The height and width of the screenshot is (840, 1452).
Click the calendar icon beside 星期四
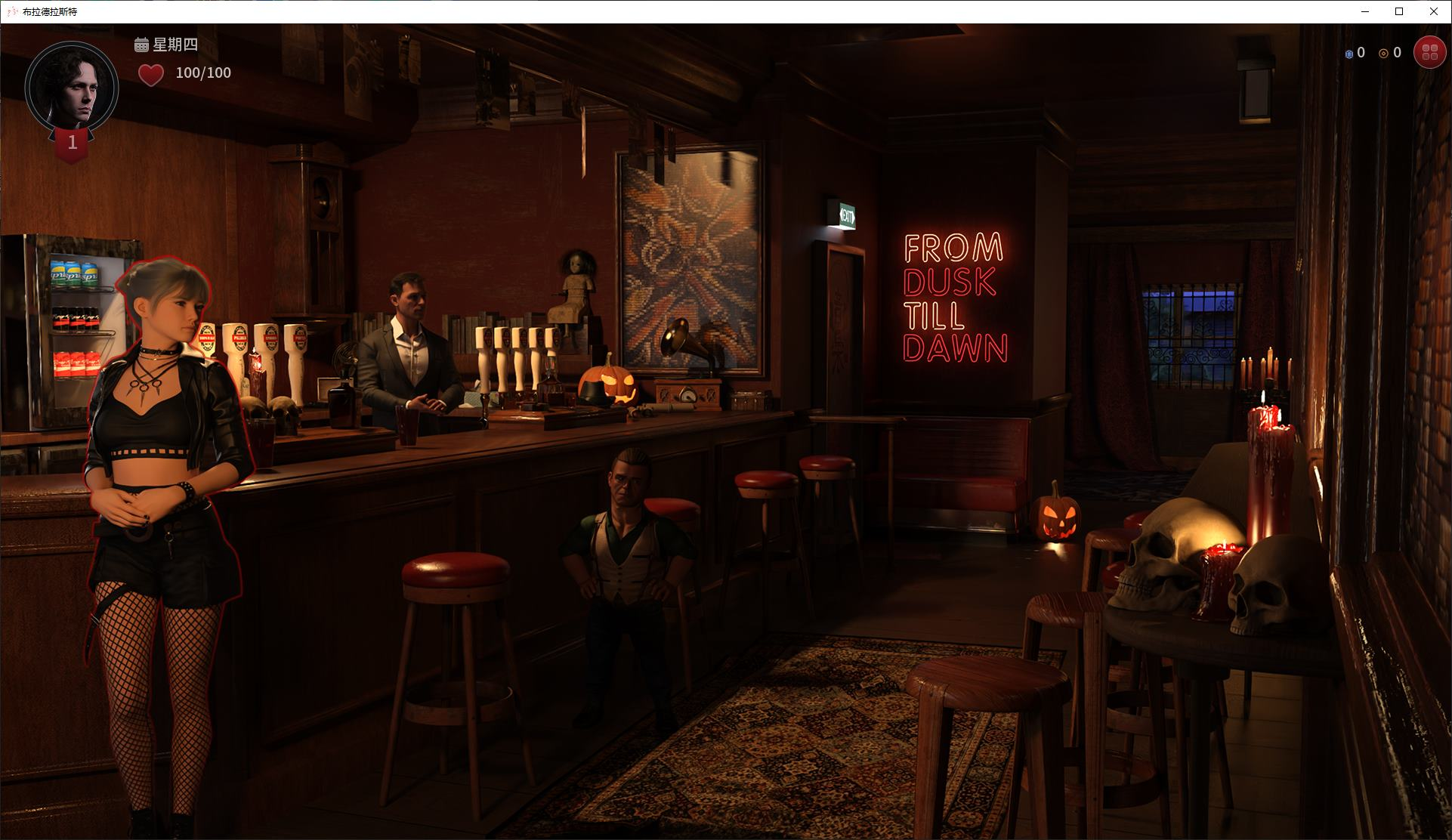click(x=140, y=46)
